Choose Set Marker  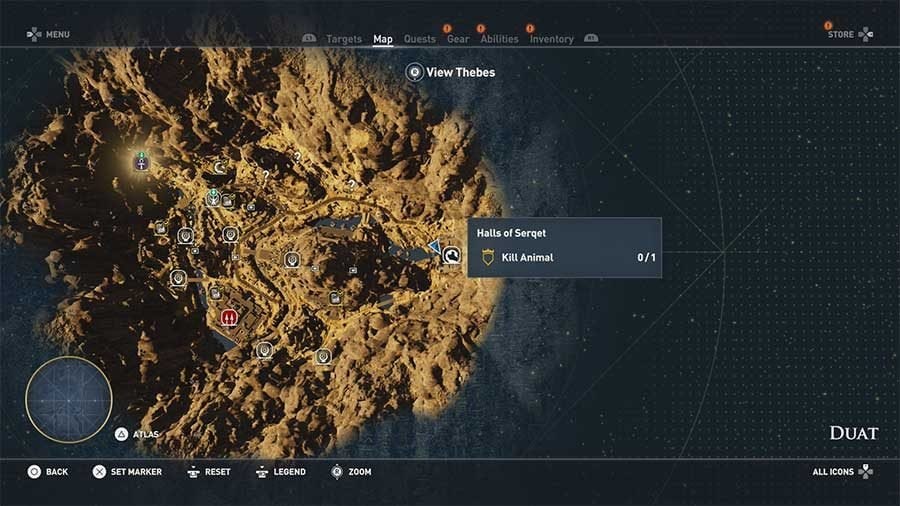click(x=126, y=471)
